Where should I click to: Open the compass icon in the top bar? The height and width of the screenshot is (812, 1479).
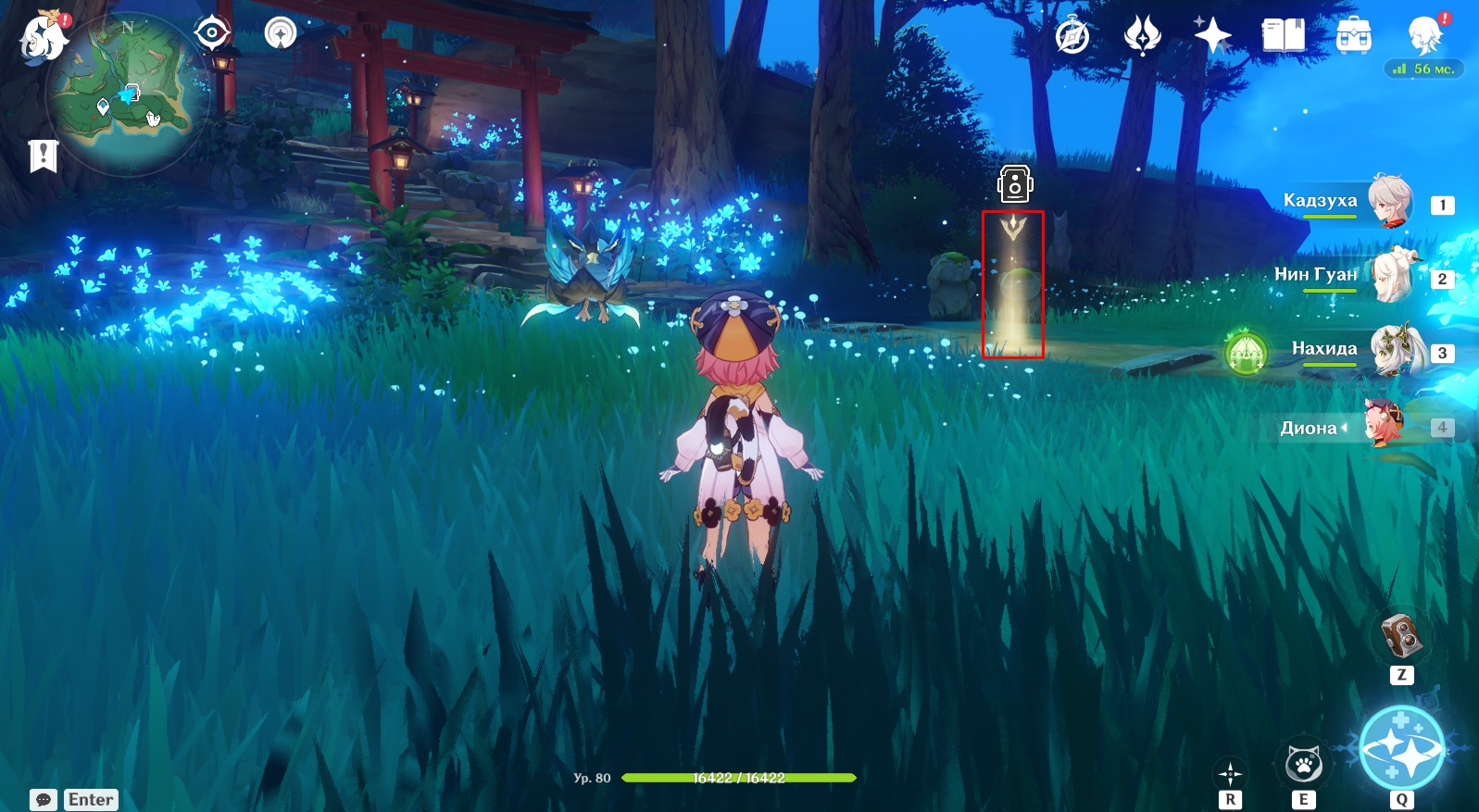coord(1072,37)
